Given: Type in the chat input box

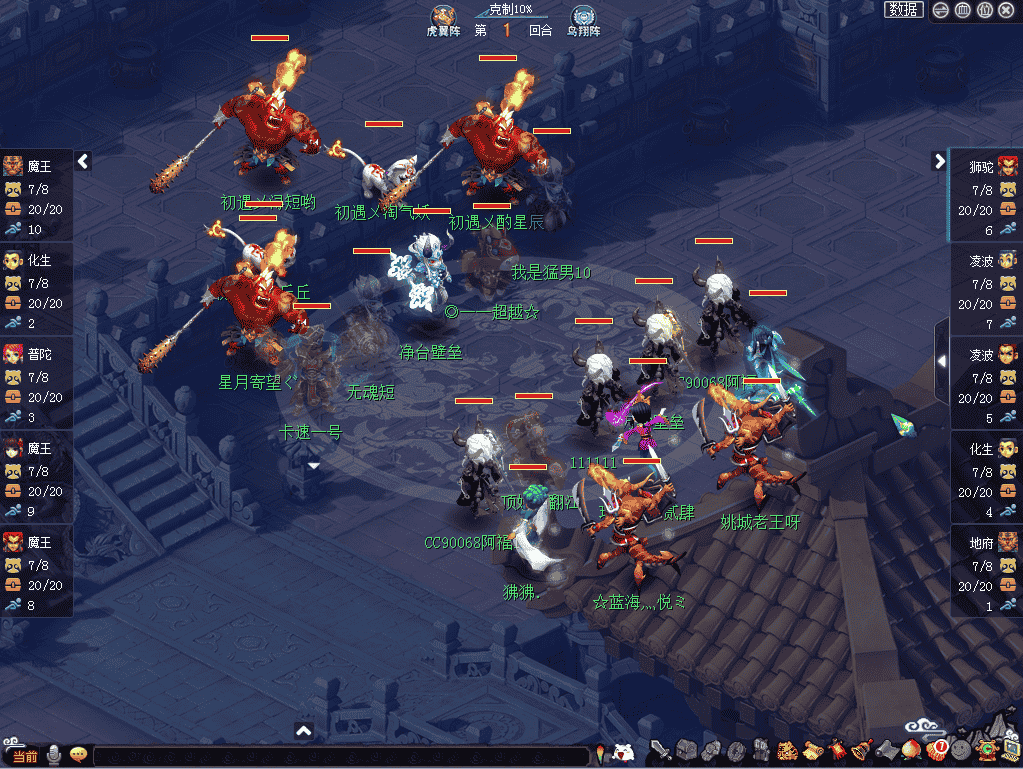Looking at the screenshot, I should (x=340, y=756).
